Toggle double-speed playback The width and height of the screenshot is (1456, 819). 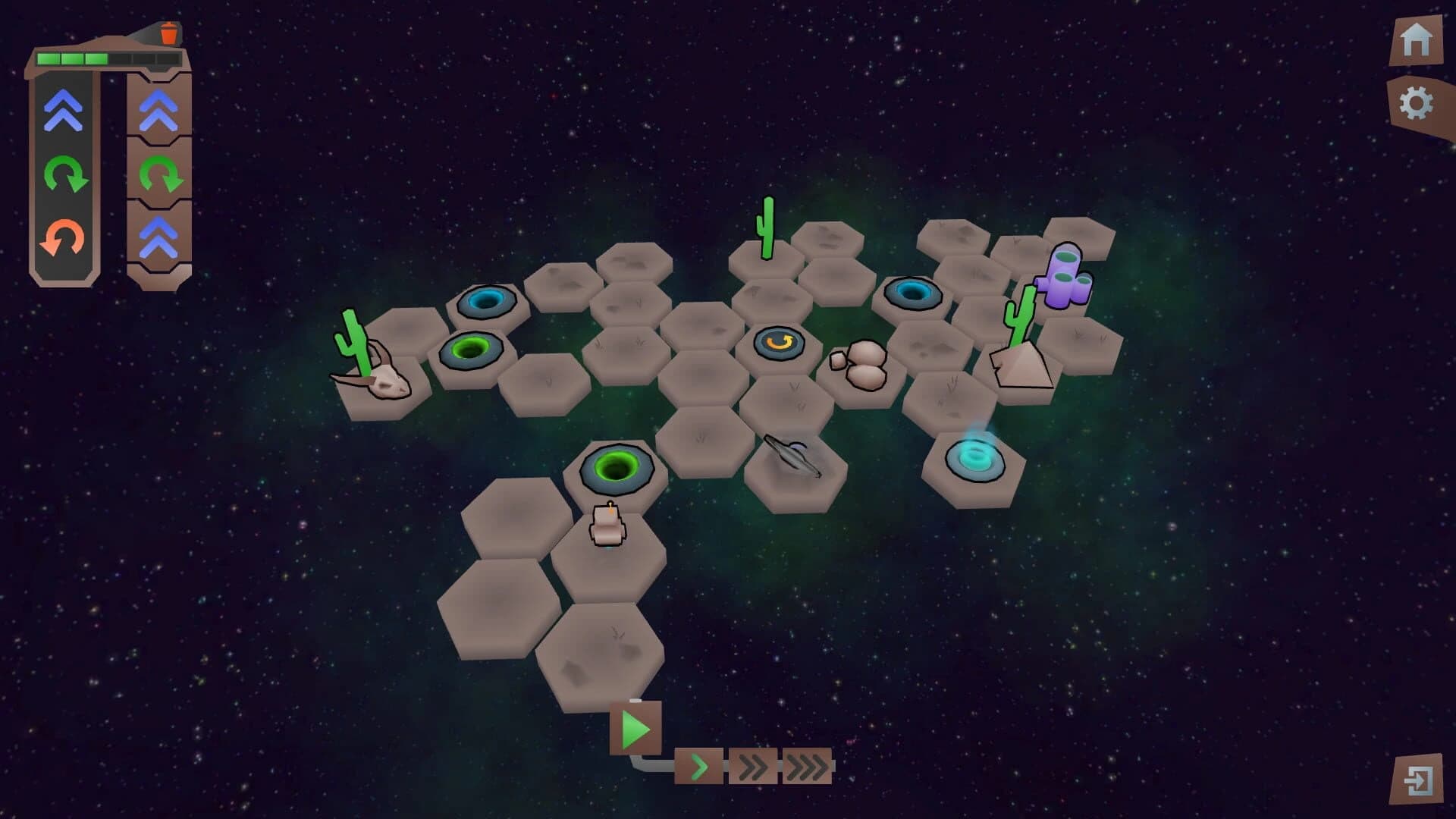pos(752,767)
